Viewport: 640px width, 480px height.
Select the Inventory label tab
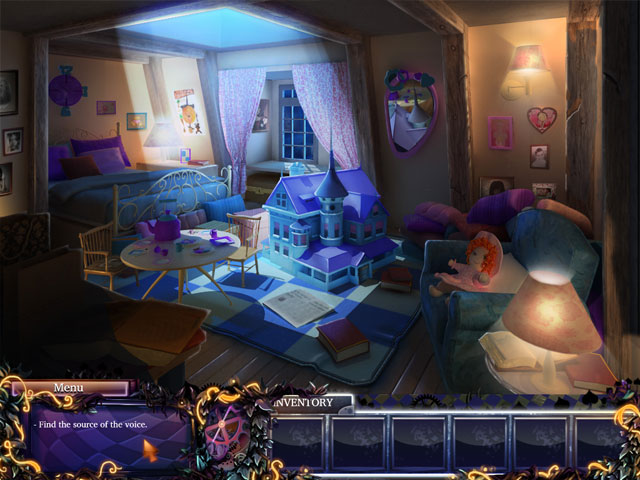(310, 403)
